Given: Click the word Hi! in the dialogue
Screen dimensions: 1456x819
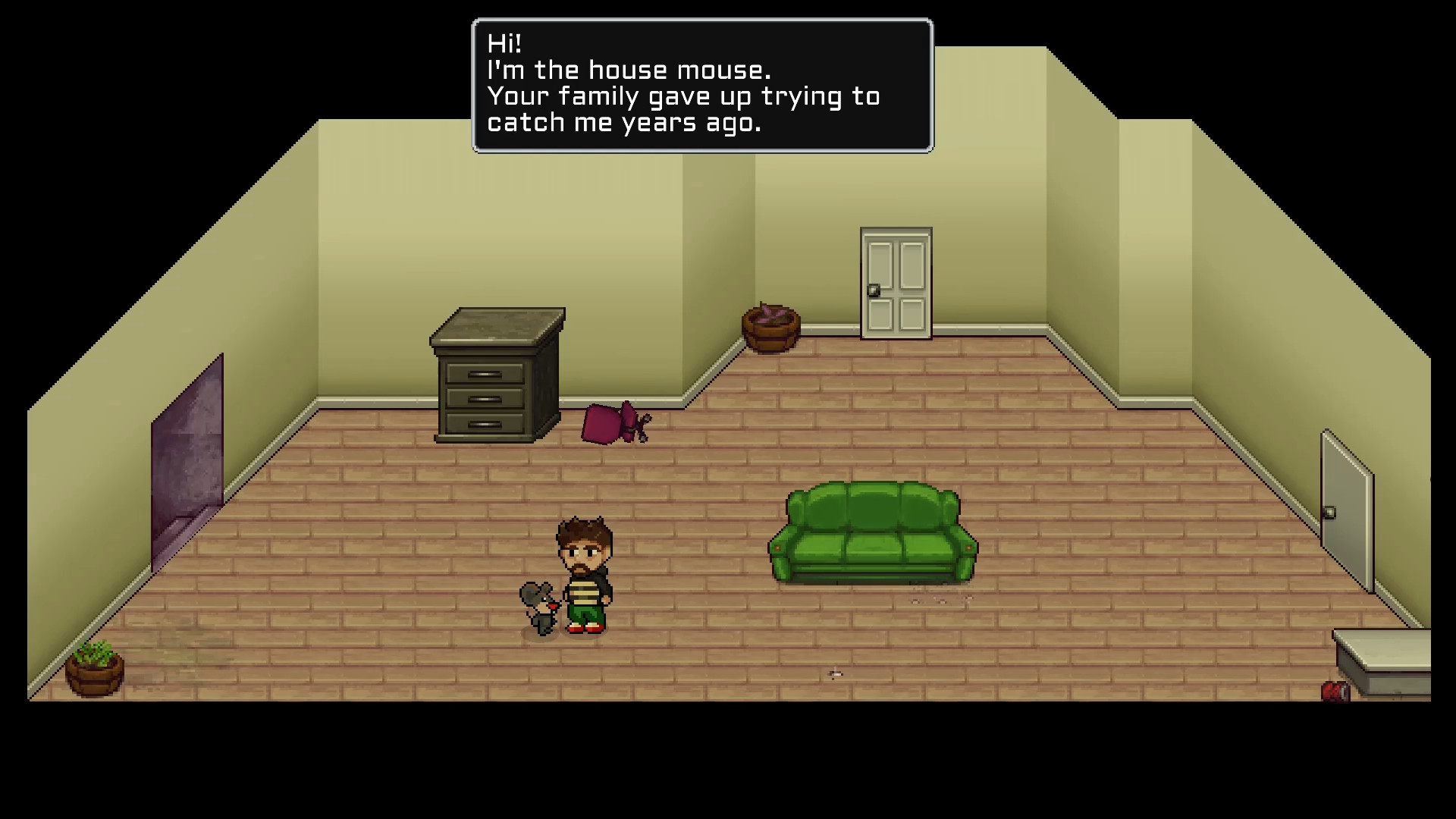Looking at the screenshot, I should click(503, 44).
